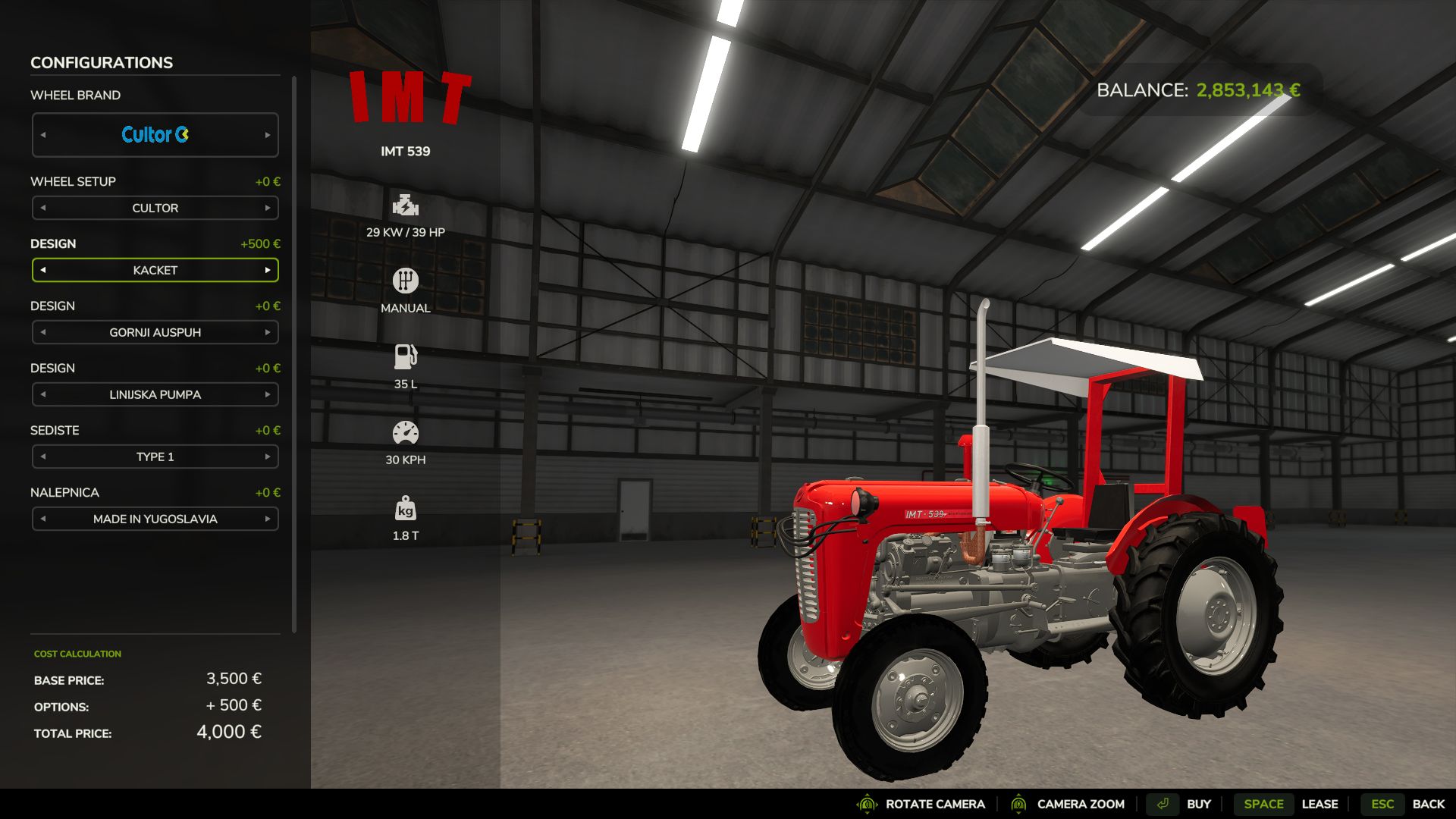Choose previous seat before TYPE 1
Image resolution: width=1456 pixels, height=819 pixels.
[x=43, y=457]
